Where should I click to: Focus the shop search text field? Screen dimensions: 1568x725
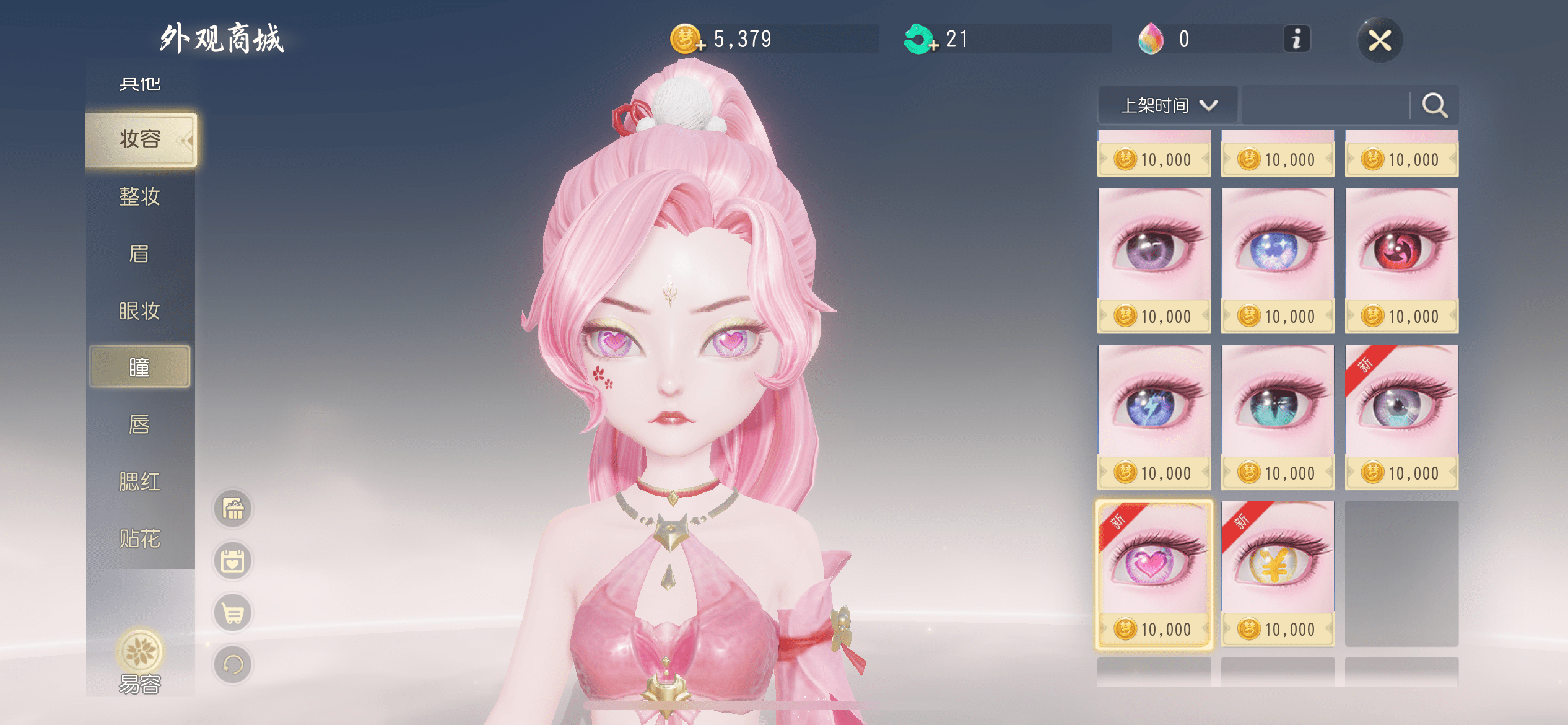tap(1325, 105)
